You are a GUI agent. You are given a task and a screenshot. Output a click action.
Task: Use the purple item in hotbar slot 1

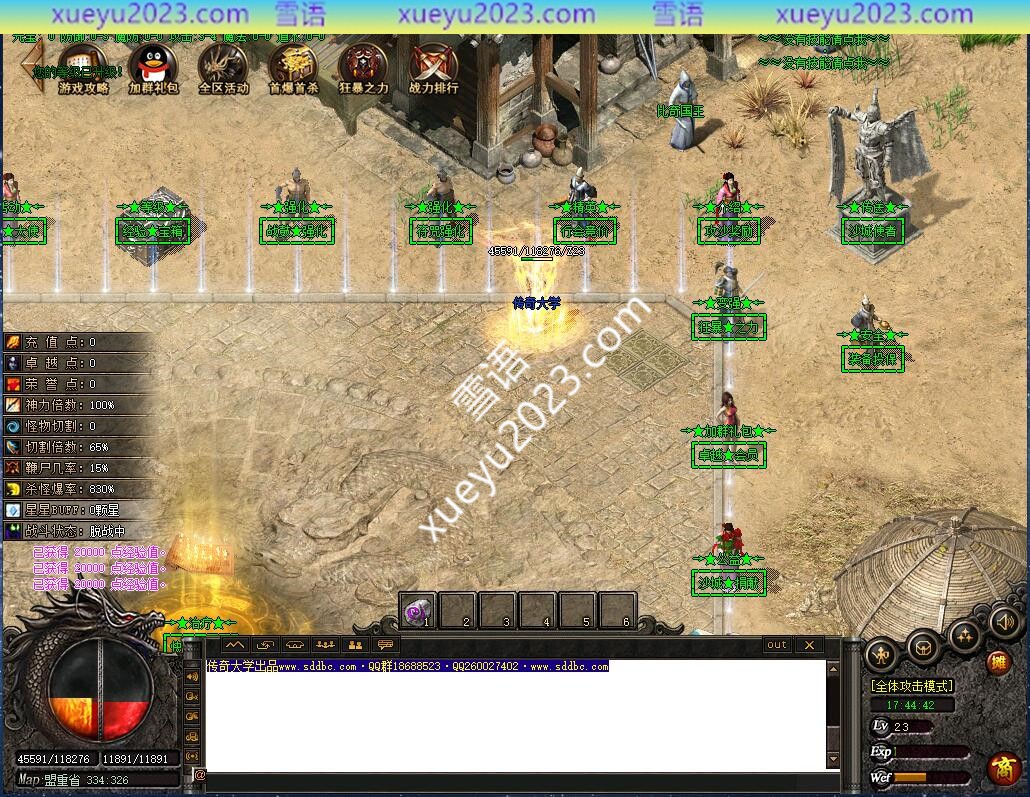click(x=418, y=609)
